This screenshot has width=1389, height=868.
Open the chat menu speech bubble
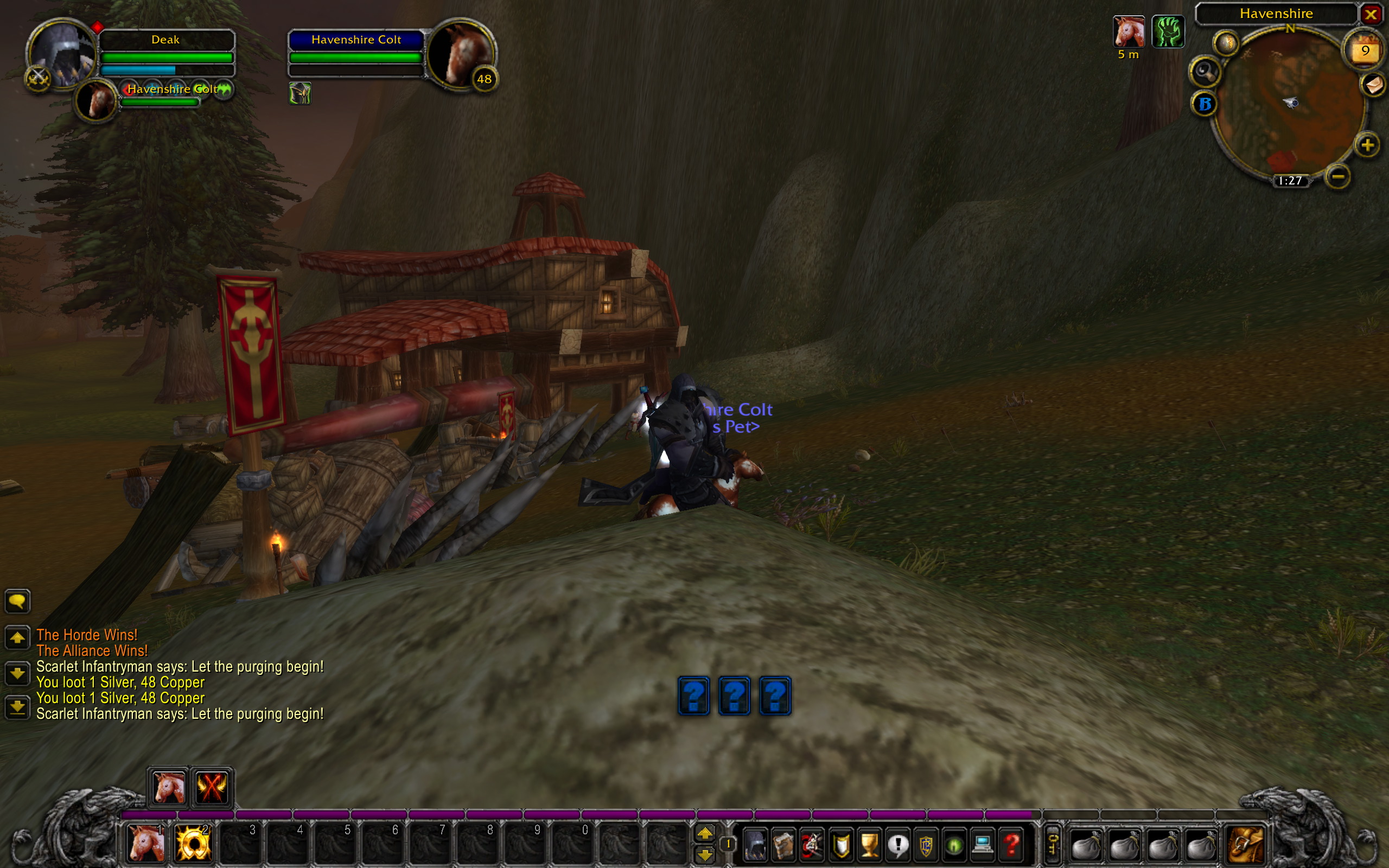pos(17,602)
